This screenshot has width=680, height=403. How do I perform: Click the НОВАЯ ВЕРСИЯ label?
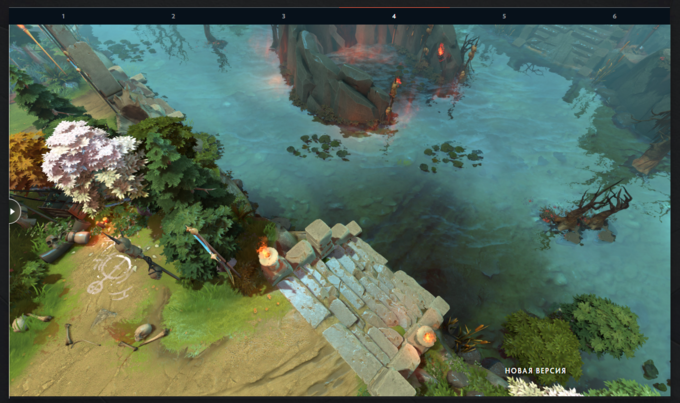(x=535, y=371)
